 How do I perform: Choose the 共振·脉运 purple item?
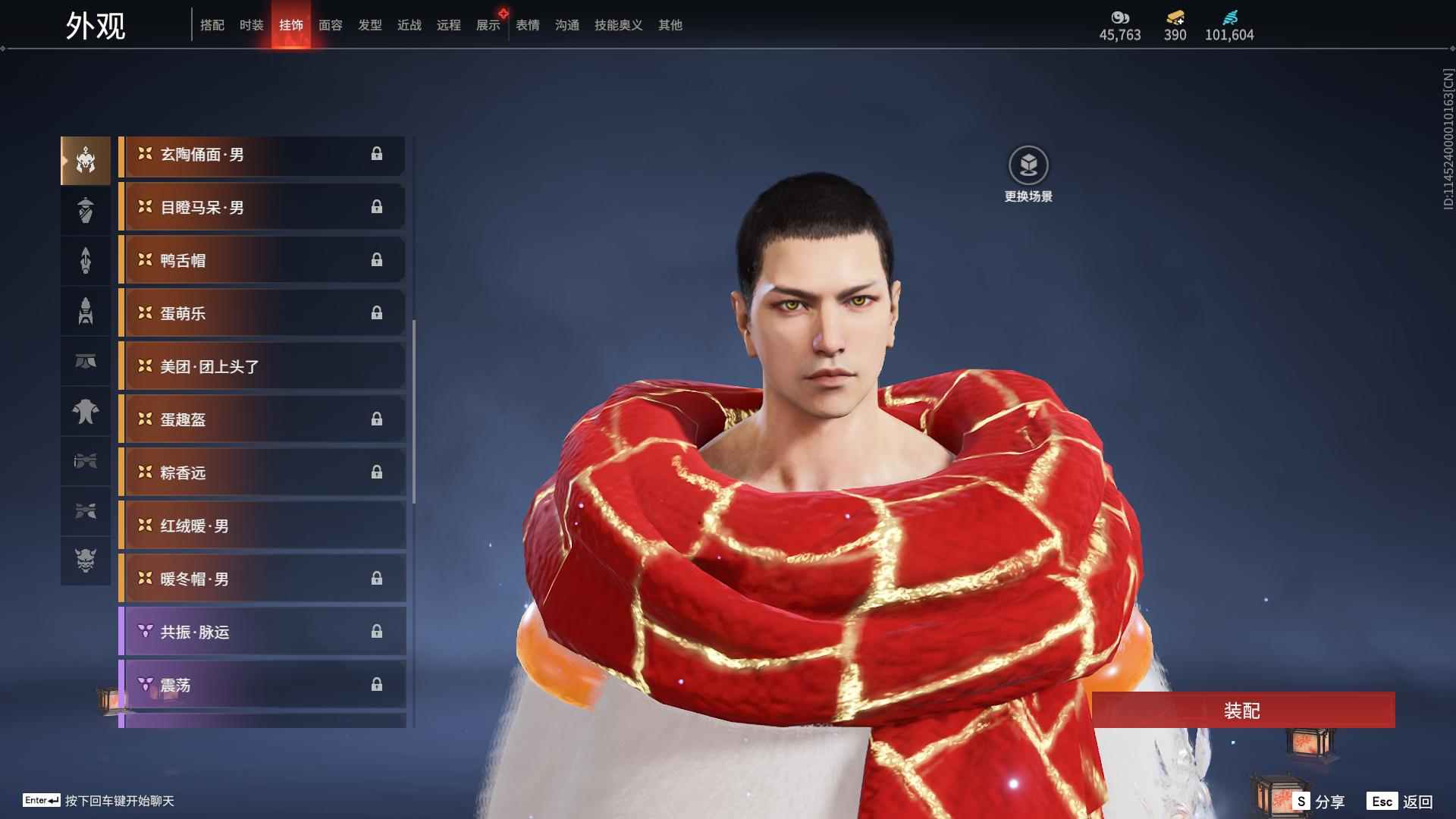click(262, 632)
